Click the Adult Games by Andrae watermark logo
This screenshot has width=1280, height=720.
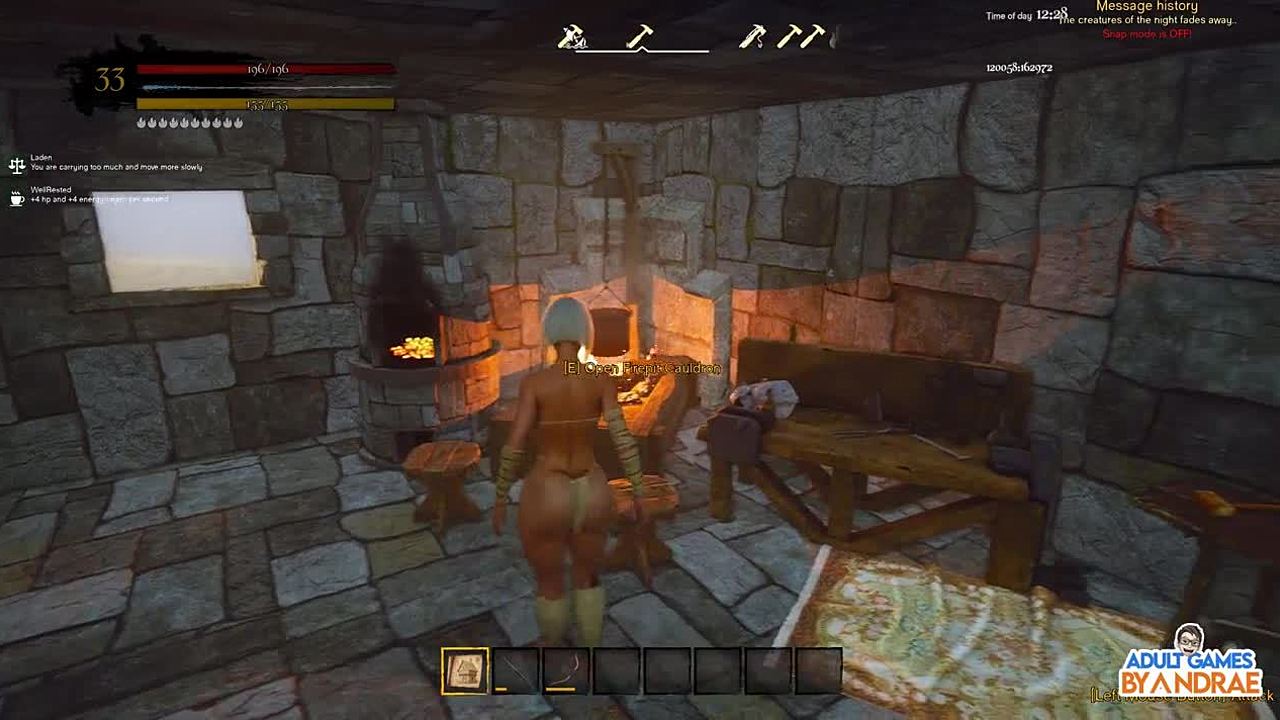pyautogui.click(x=1190, y=663)
